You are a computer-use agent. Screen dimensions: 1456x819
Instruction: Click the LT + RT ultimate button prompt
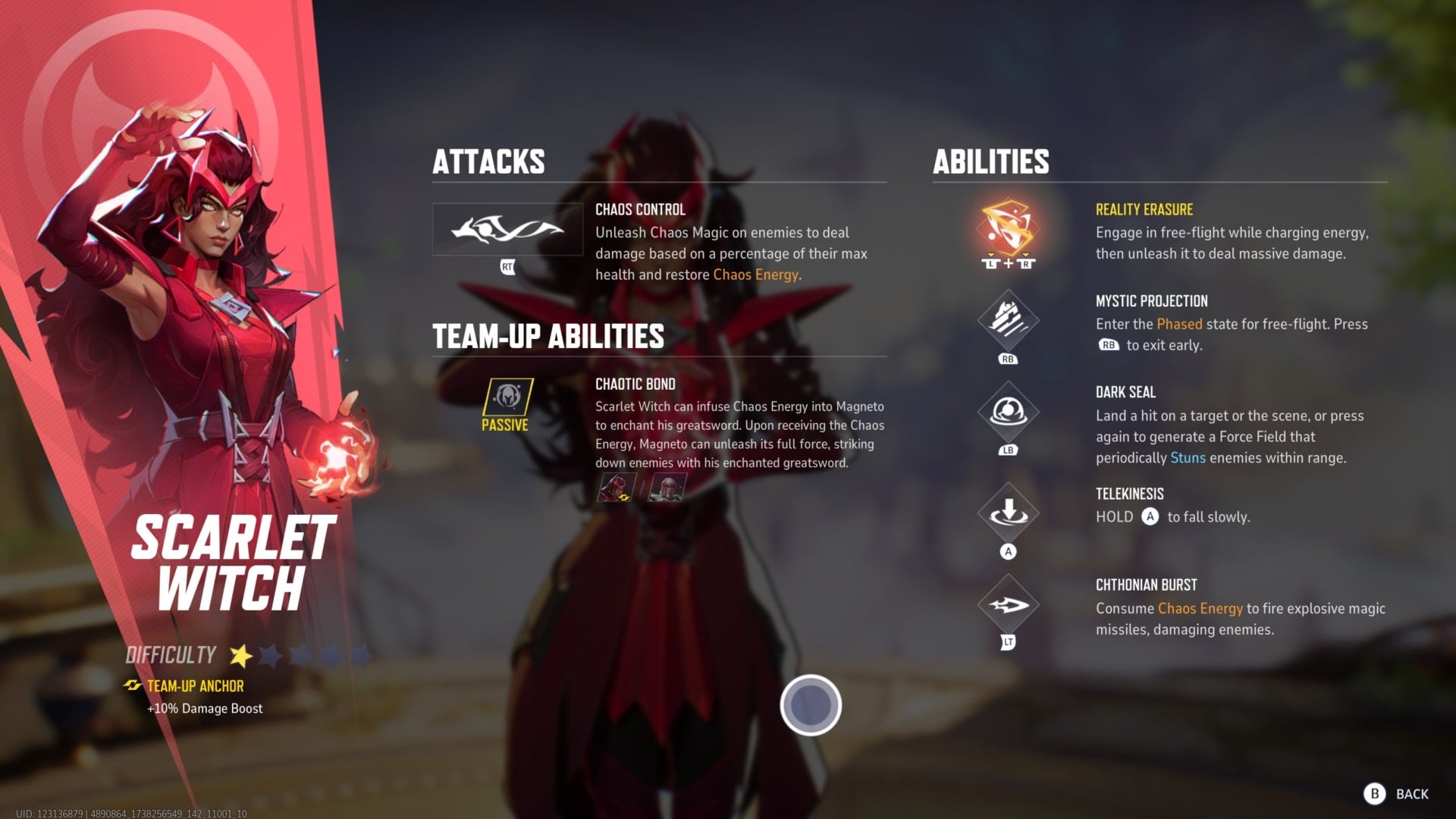(1009, 265)
